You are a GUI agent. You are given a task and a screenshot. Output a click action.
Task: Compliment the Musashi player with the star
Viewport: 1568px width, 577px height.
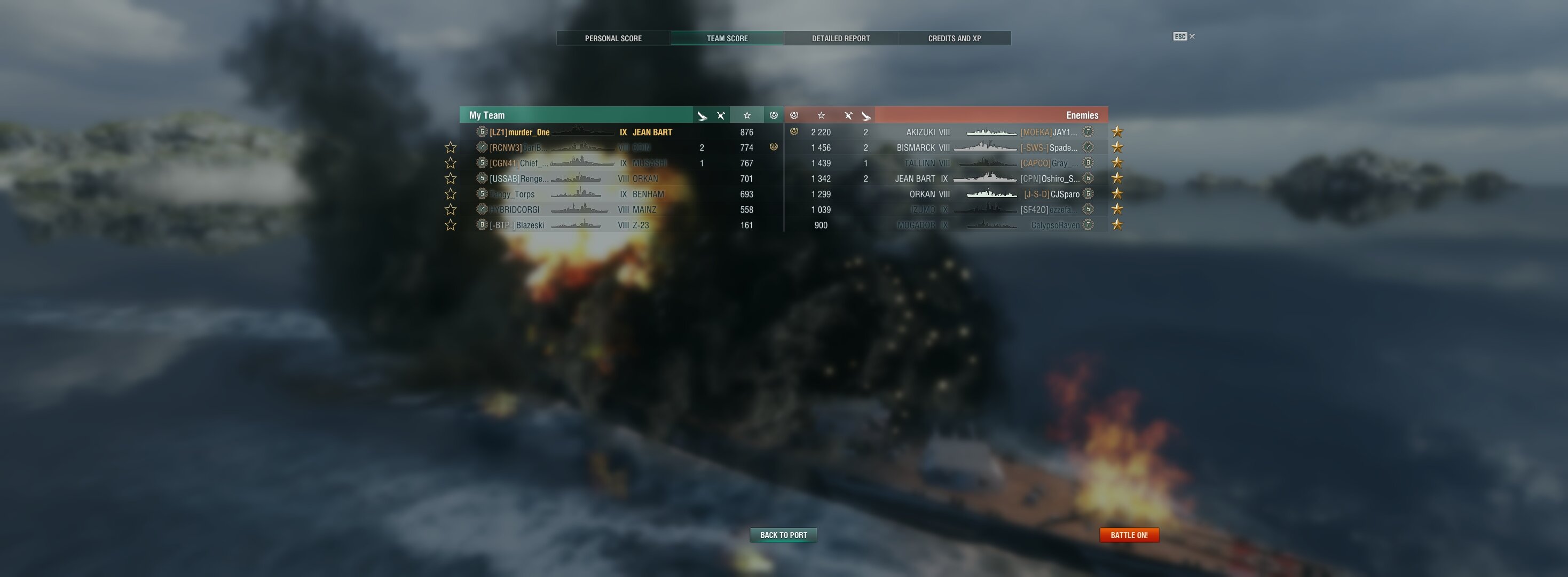click(x=451, y=163)
